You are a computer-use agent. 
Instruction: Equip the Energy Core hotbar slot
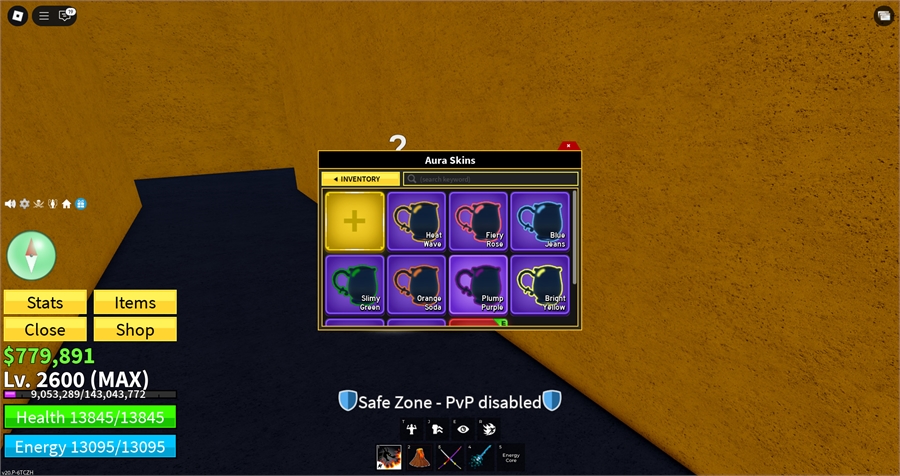click(511, 457)
